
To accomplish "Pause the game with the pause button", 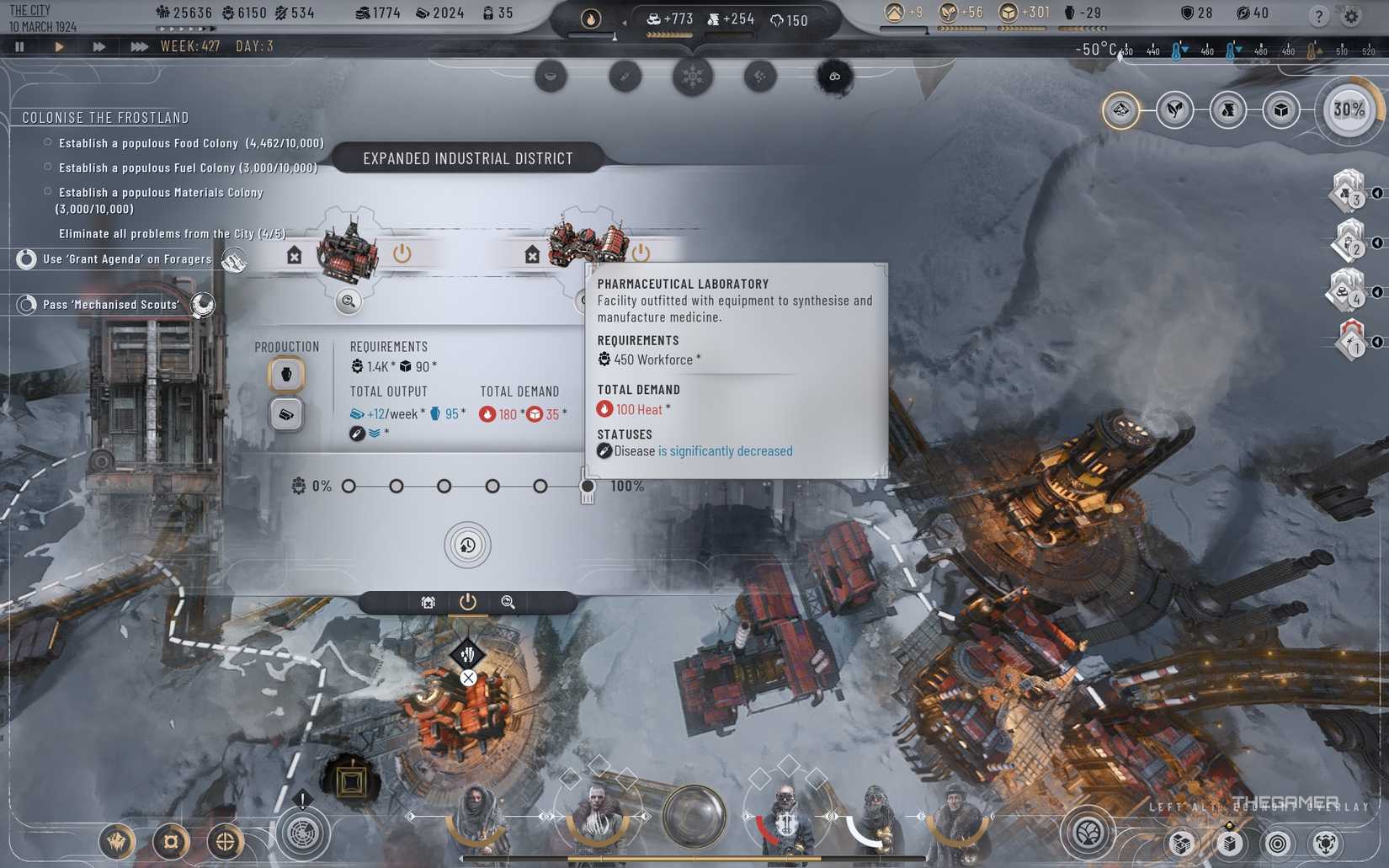I will pyautogui.click(x=19, y=46).
